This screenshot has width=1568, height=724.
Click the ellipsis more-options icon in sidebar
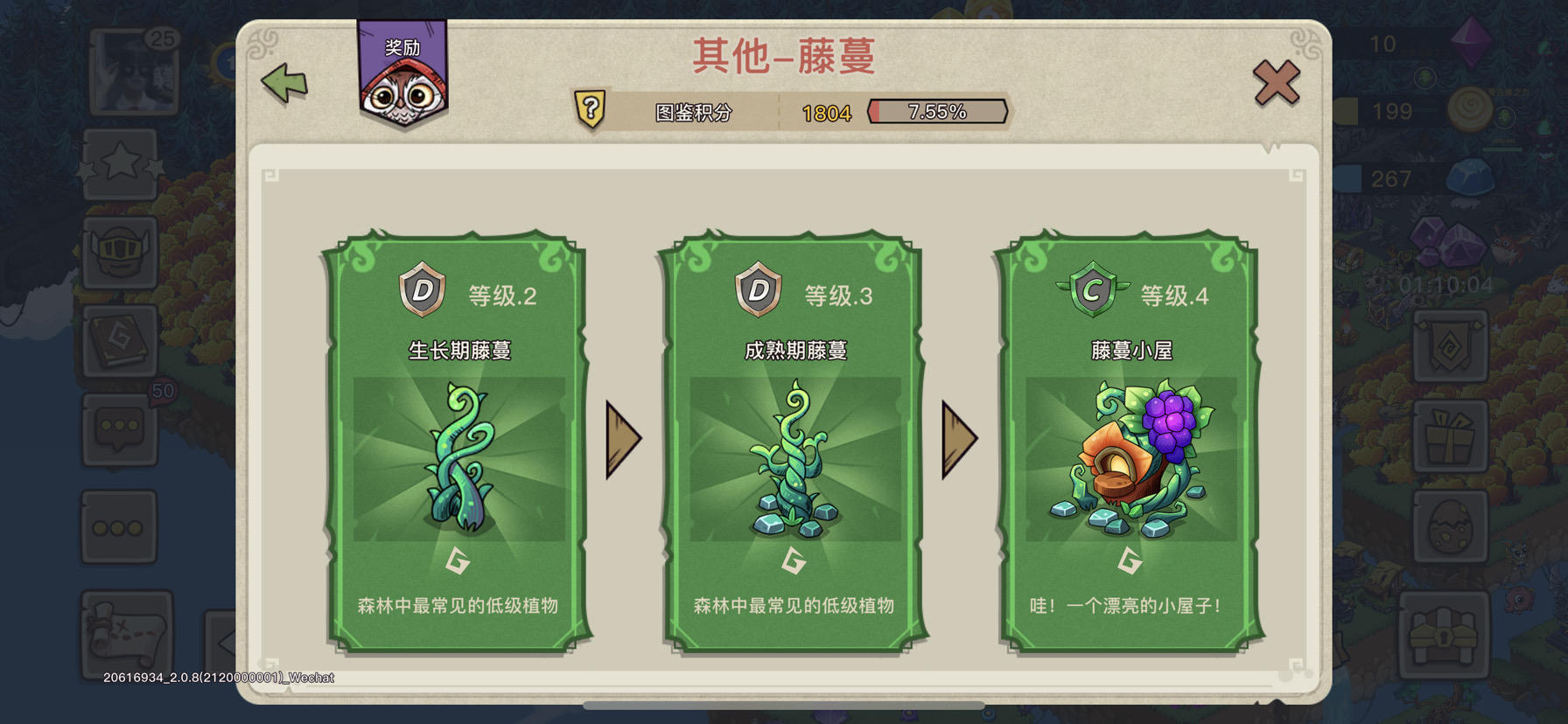click(120, 527)
